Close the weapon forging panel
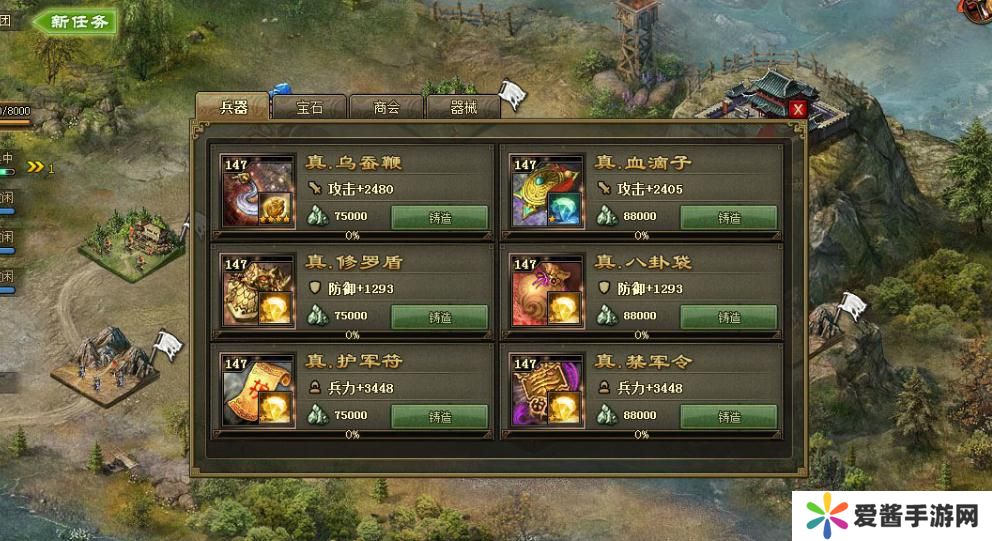 point(797,109)
